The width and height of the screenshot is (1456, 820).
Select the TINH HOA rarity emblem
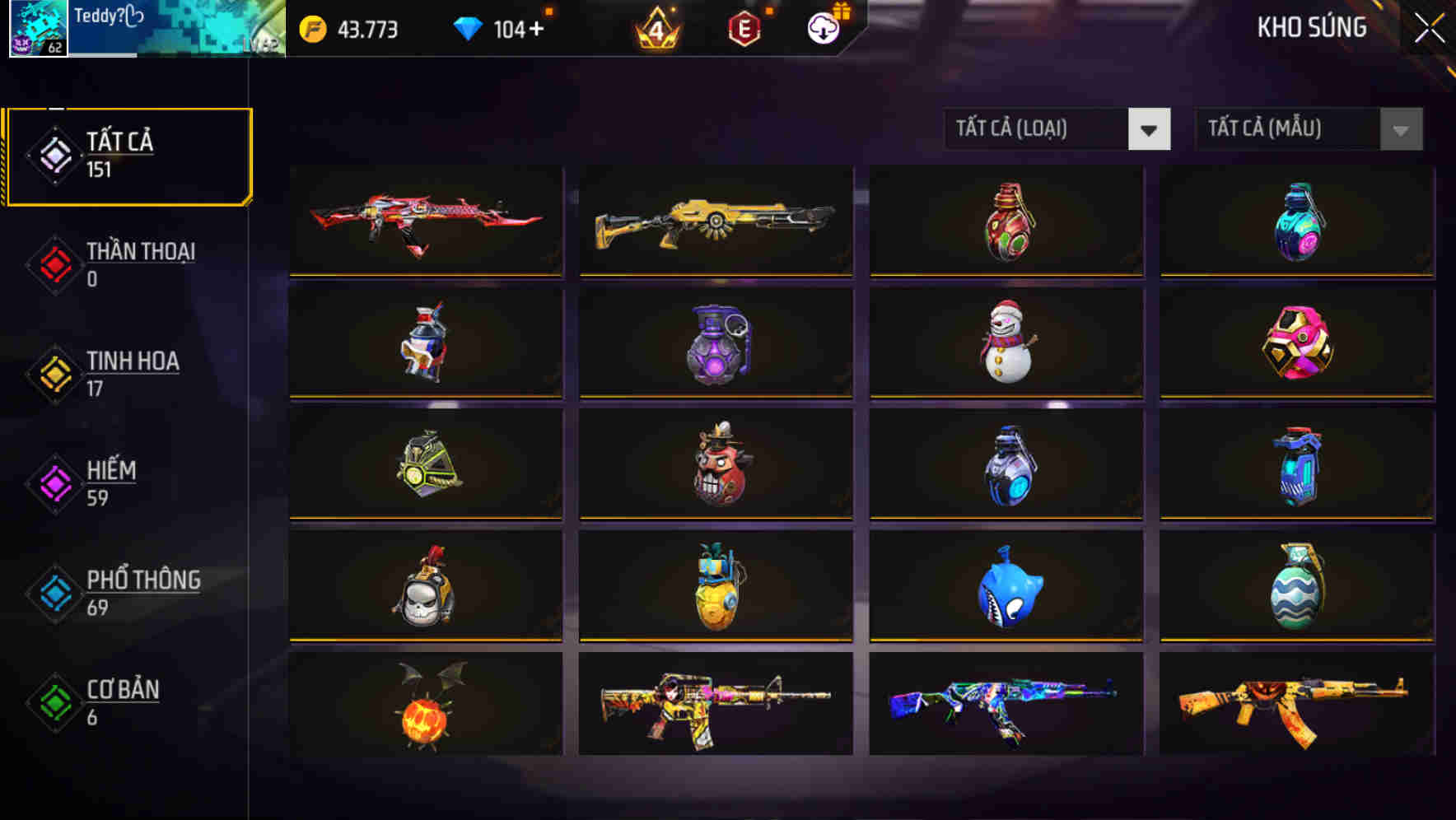click(53, 373)
